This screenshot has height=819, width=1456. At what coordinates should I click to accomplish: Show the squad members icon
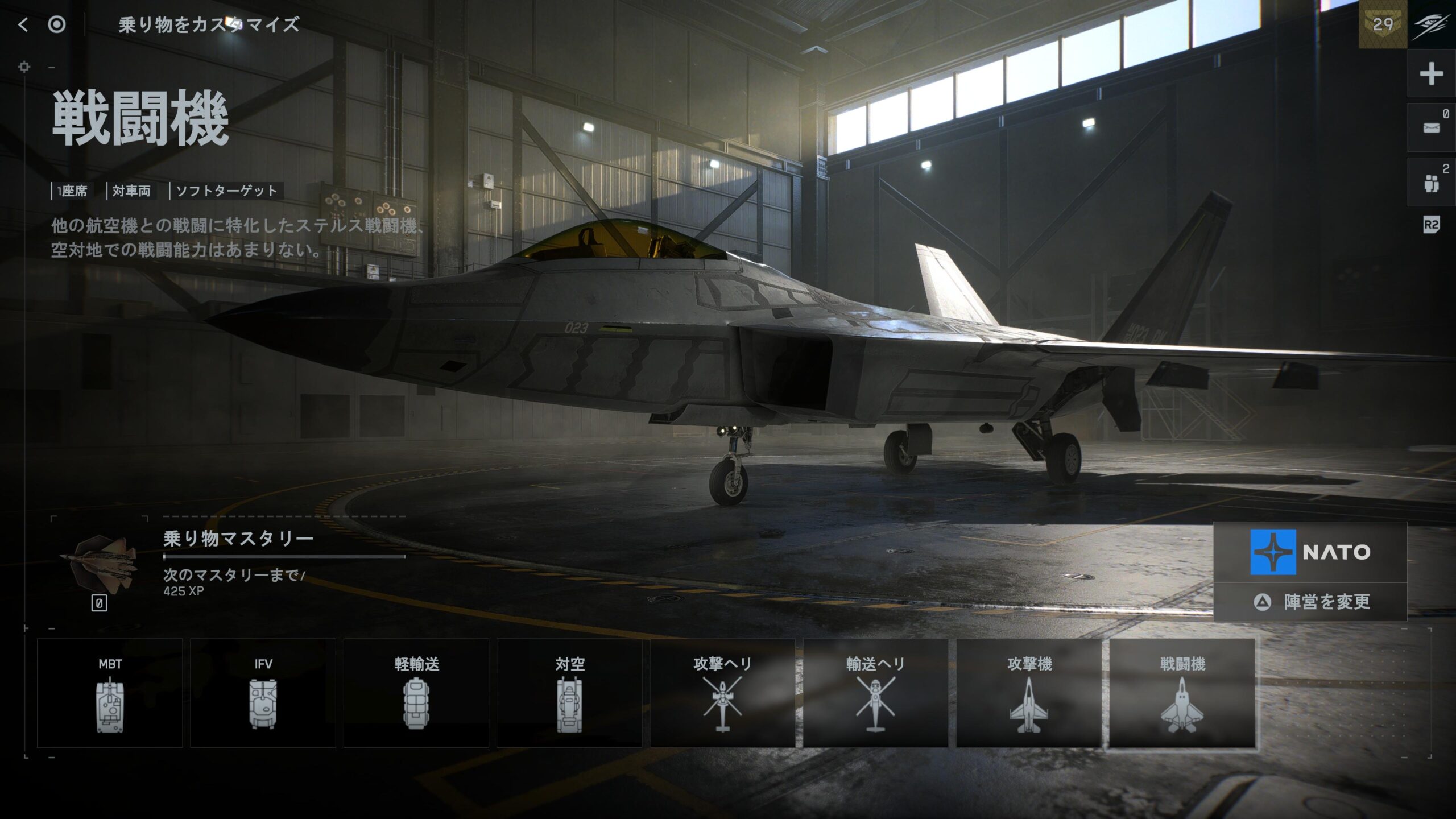tap(1431, 183)
